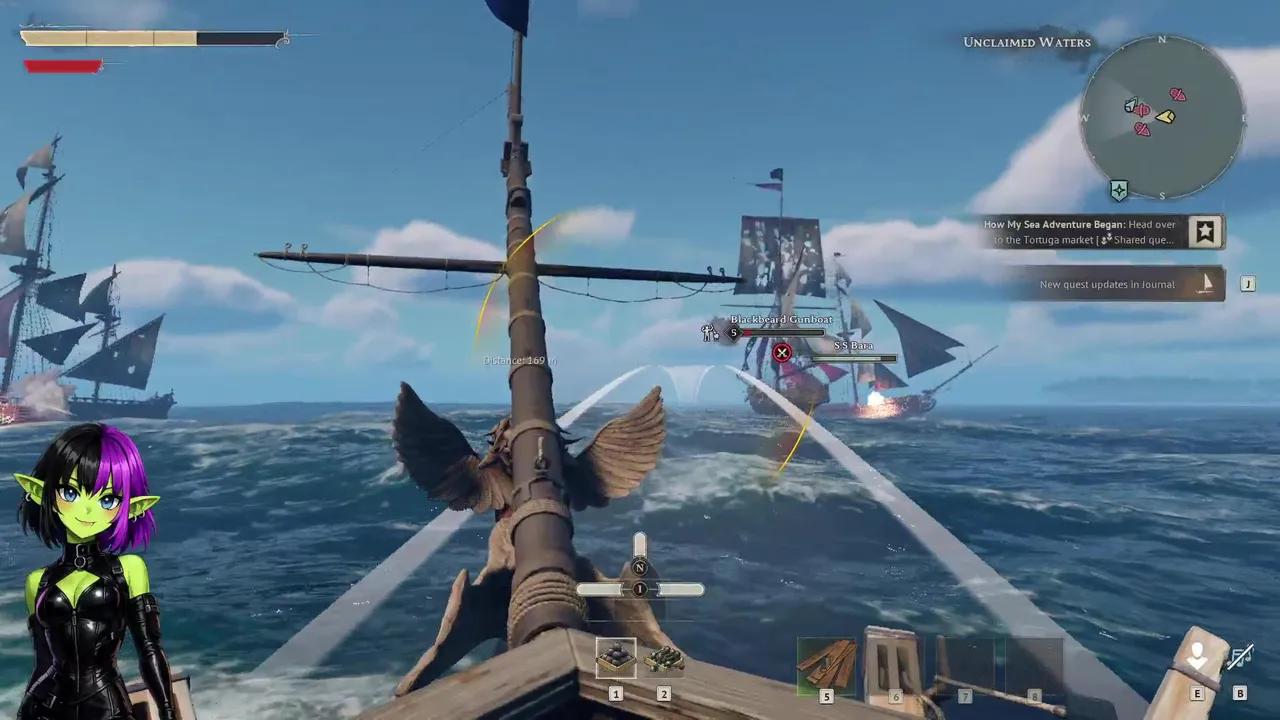Toggle the crossed-out music note icon
The image size is (1280, 720).
(x=1240, y=658)
